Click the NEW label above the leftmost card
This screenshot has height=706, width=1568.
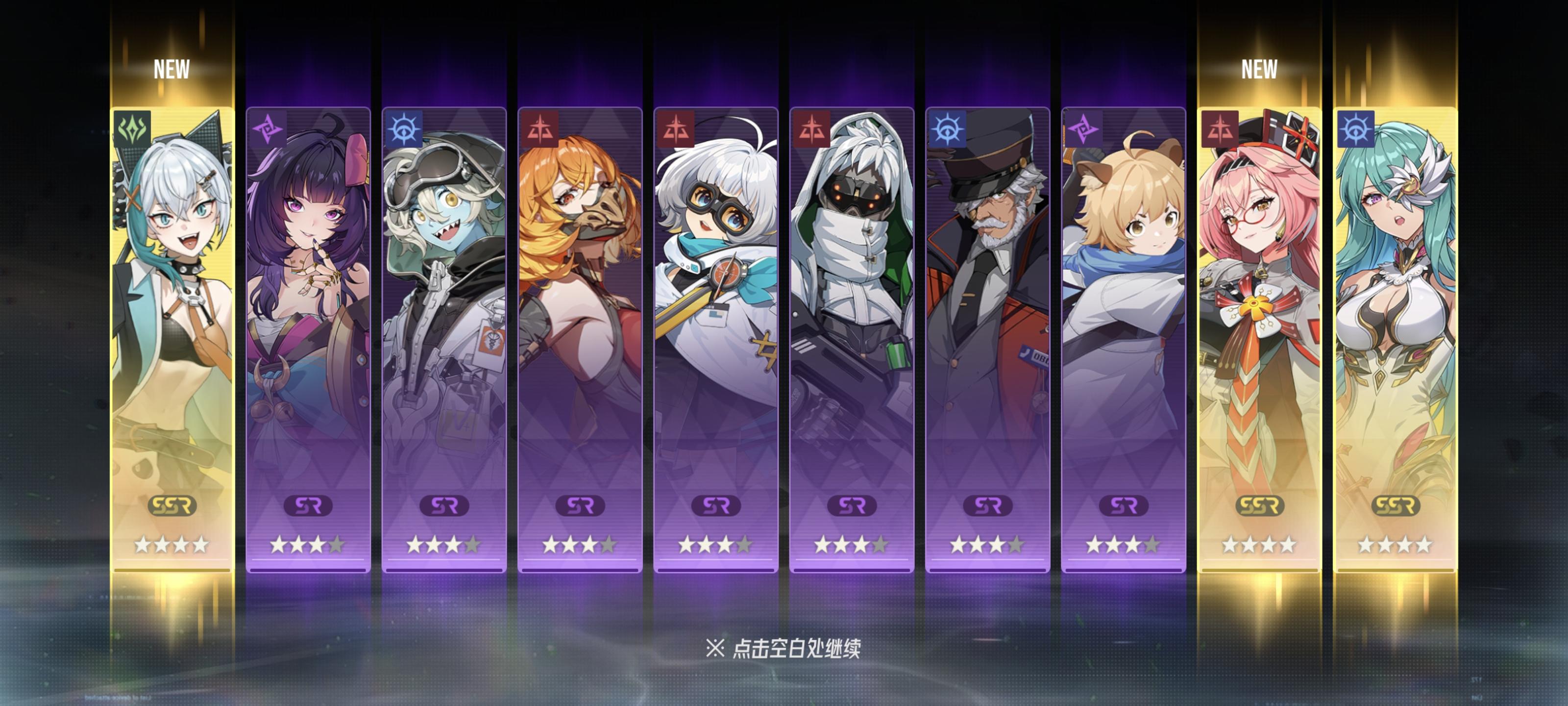[x=172, y=70]
